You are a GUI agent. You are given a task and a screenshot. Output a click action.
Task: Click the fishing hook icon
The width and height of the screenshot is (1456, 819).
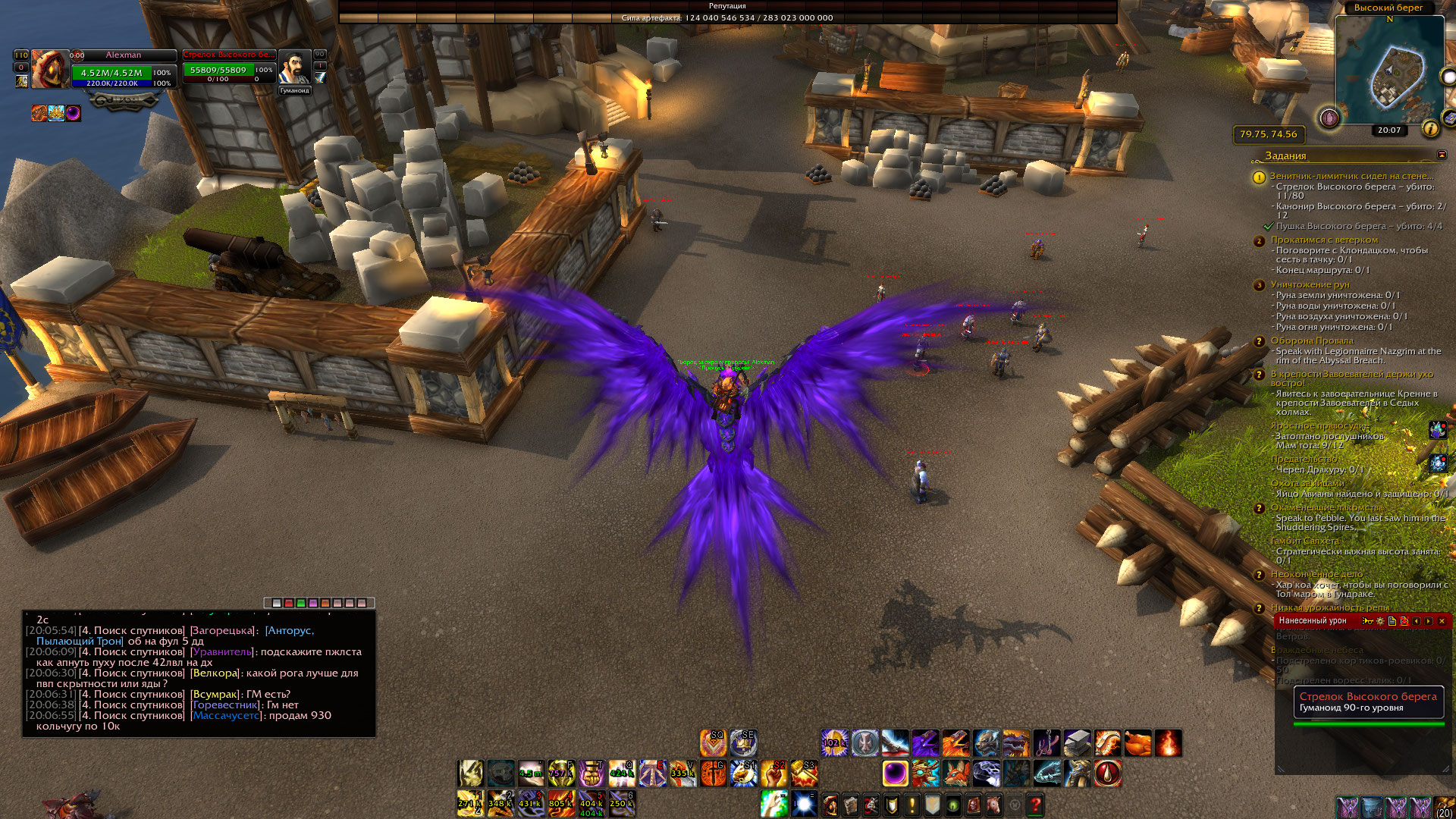[1046, 743]
